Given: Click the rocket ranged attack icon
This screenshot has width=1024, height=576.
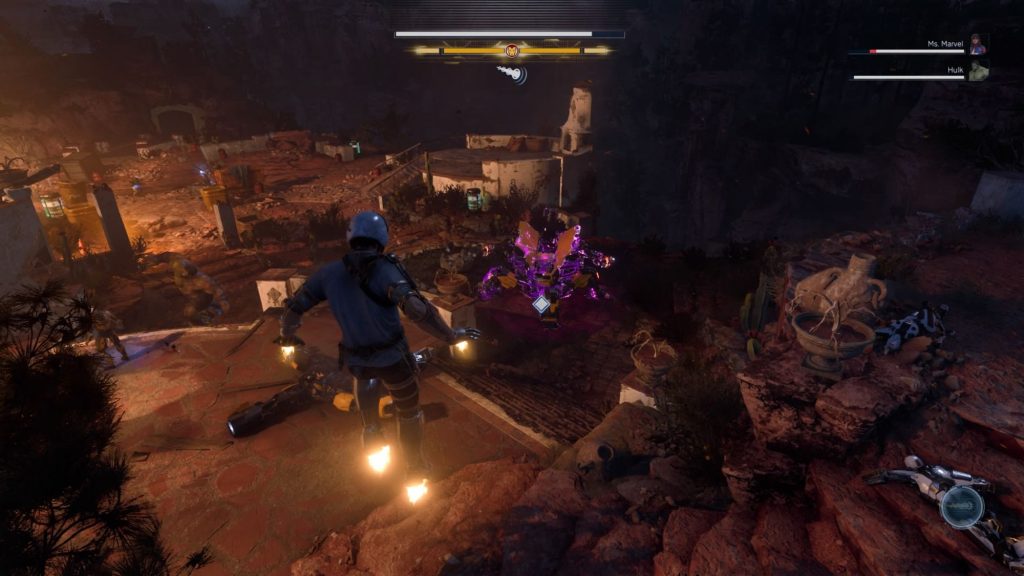Looking at the screenshot, I should (x=512, y=73).
